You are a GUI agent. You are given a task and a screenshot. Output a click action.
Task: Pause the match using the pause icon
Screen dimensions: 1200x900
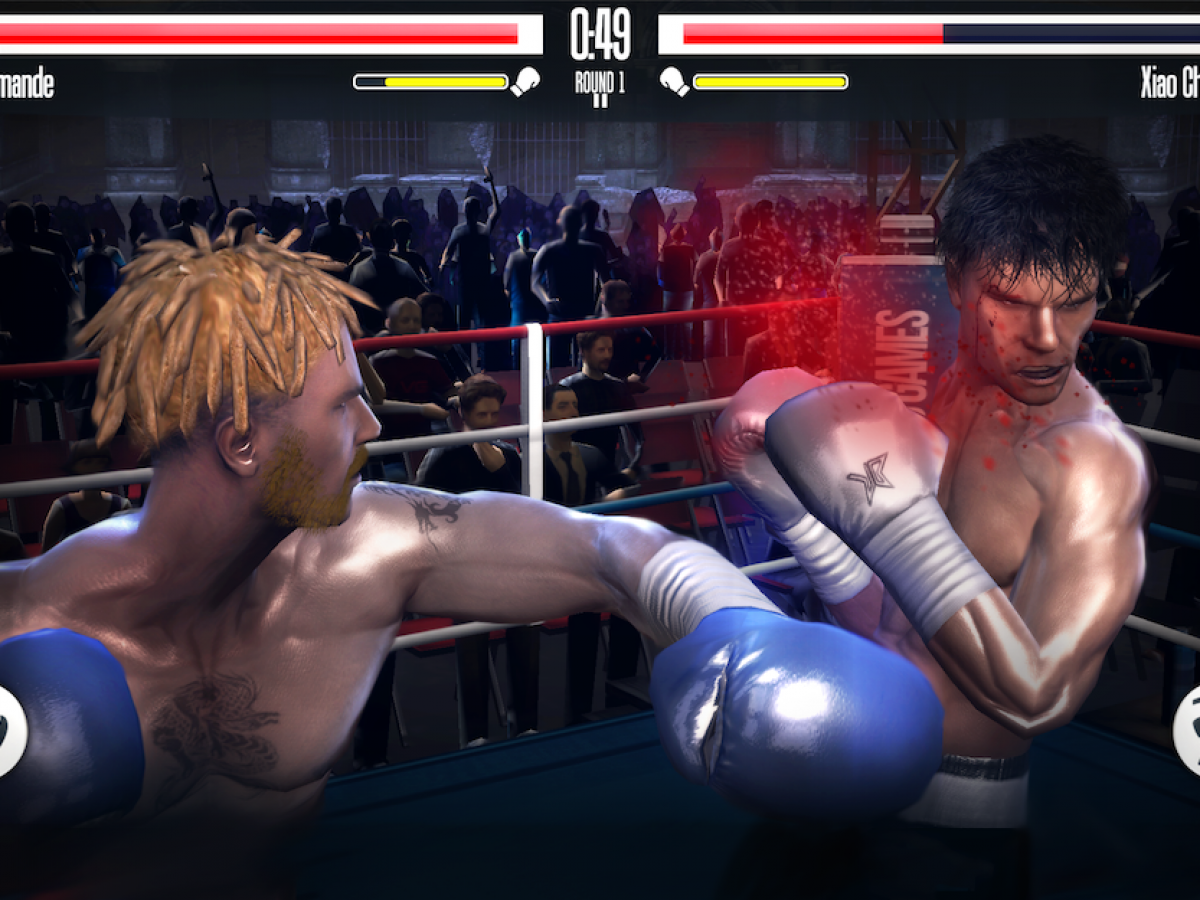coord(600,101)
